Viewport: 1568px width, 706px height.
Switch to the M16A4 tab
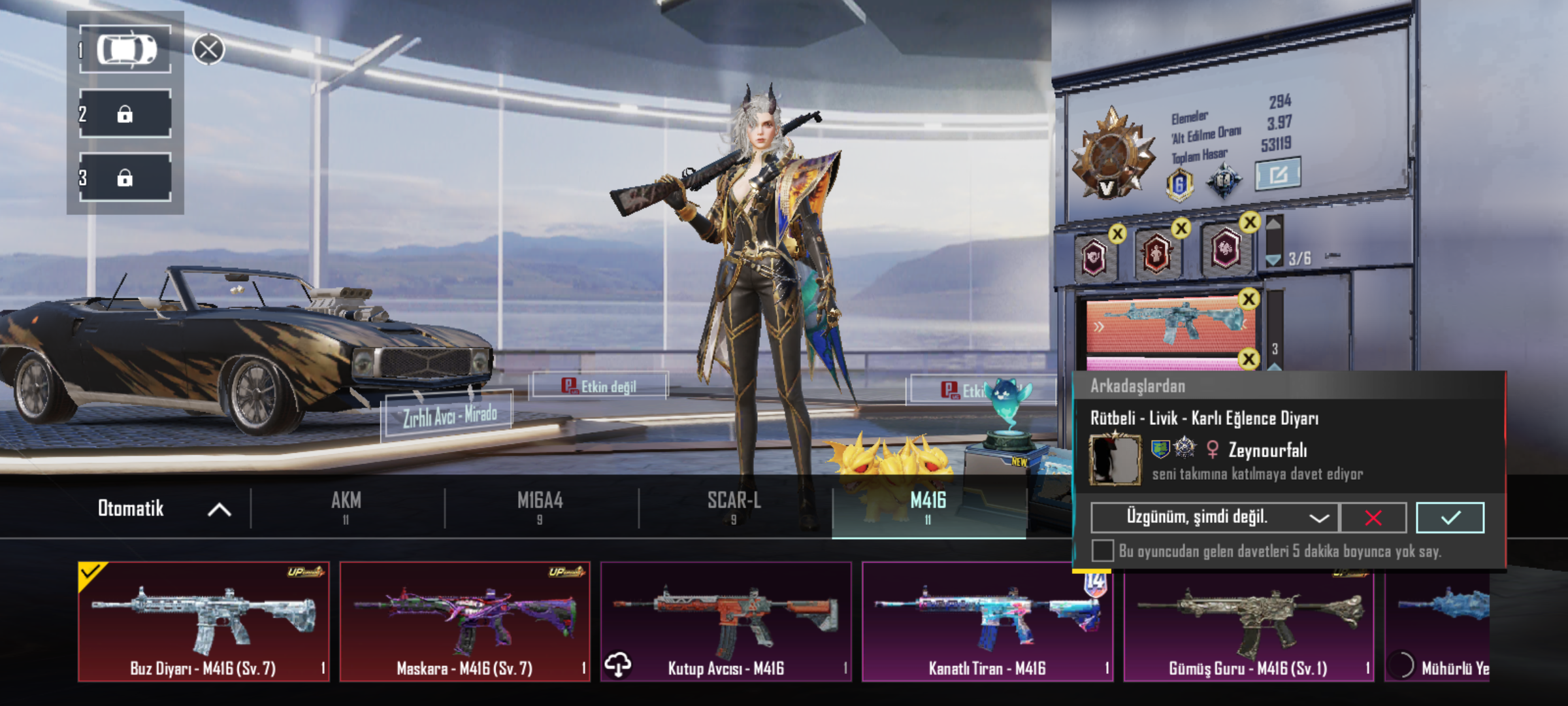(x=540, y=507)
